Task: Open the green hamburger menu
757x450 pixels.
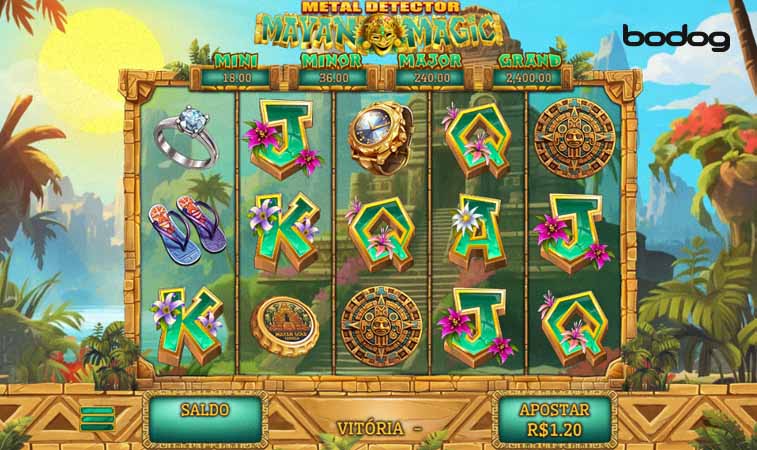Action: pos(96,418)
